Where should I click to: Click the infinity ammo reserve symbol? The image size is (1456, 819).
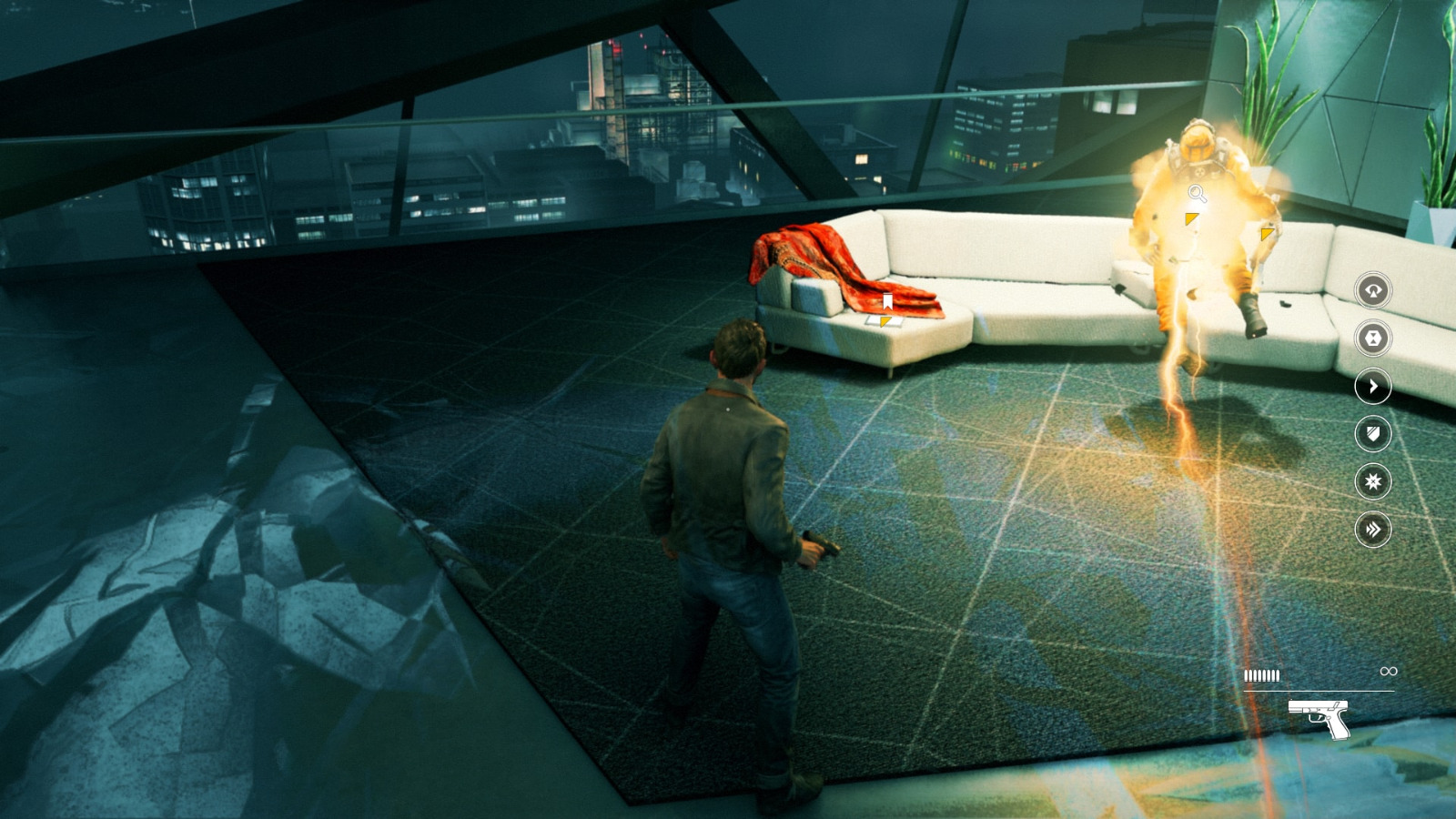pos(1389,671)
